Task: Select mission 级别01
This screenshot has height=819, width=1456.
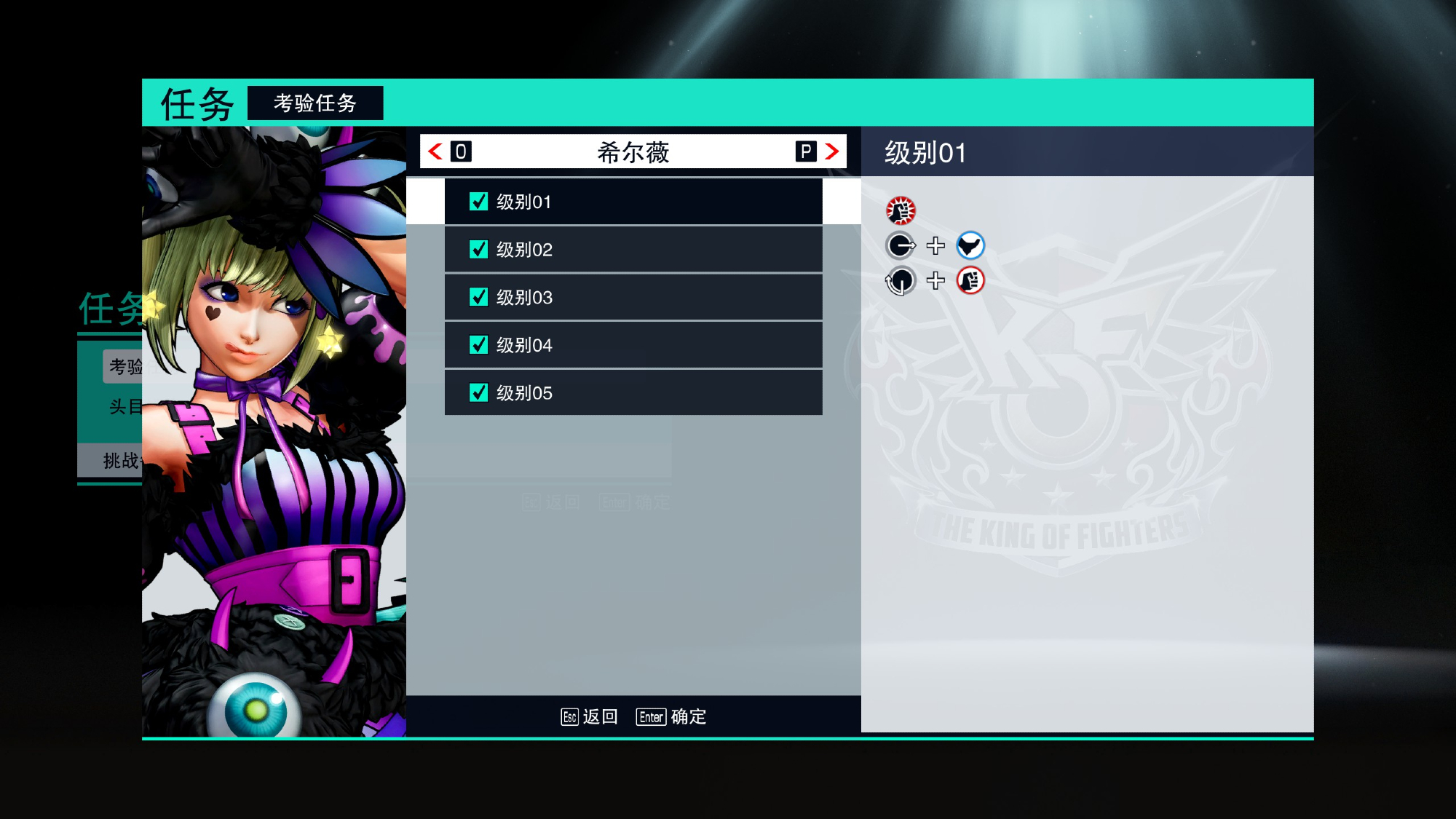Action: [633, 202]
